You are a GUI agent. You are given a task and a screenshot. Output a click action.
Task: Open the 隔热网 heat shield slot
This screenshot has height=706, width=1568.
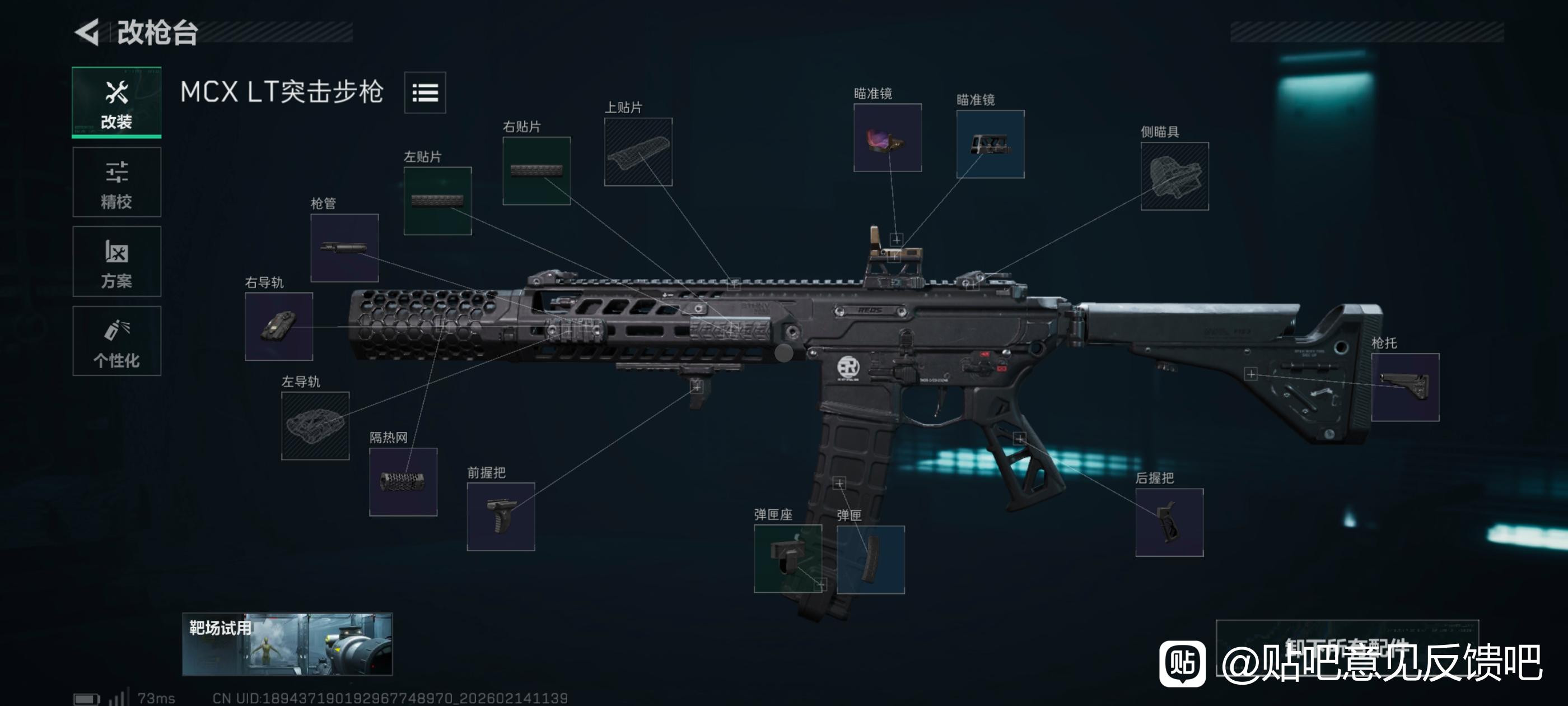403,482
